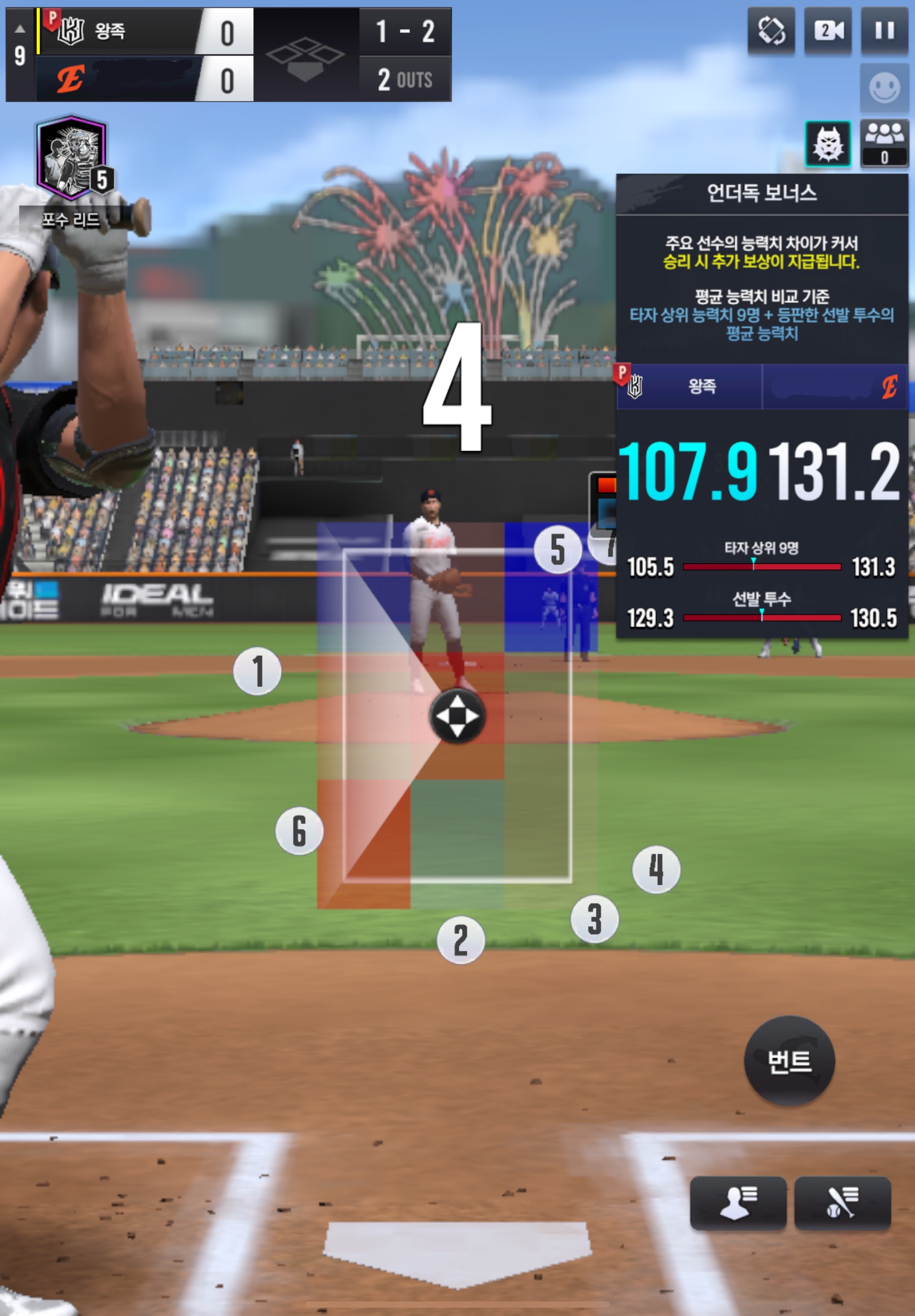Image resolution: width=915 pixels, height=1316 pixels.
Task: Tap the wolf mascot underdog icon
Action: click(x=828, y=144)
